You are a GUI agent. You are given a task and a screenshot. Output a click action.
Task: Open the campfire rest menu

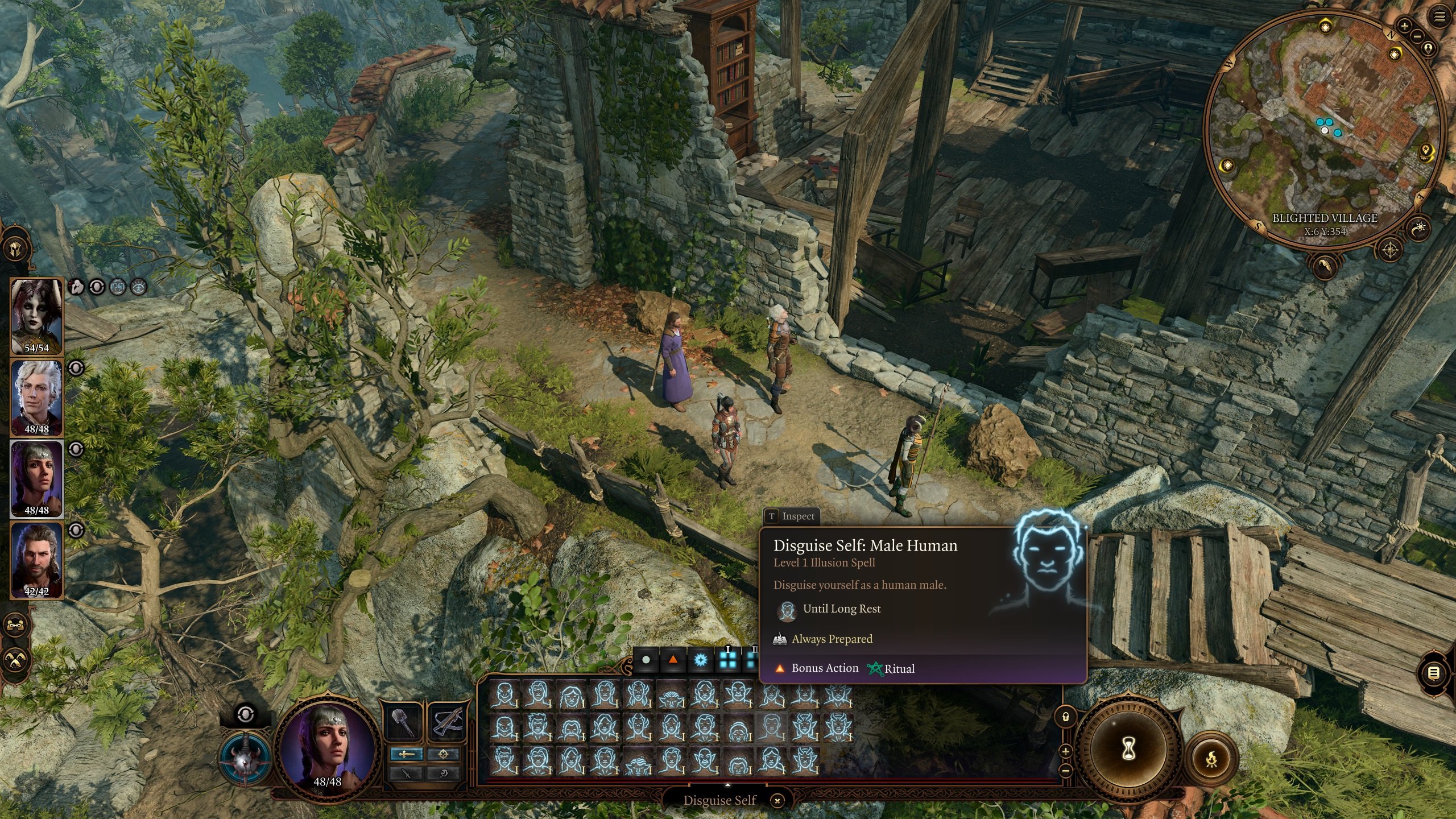click(1212, 758)
